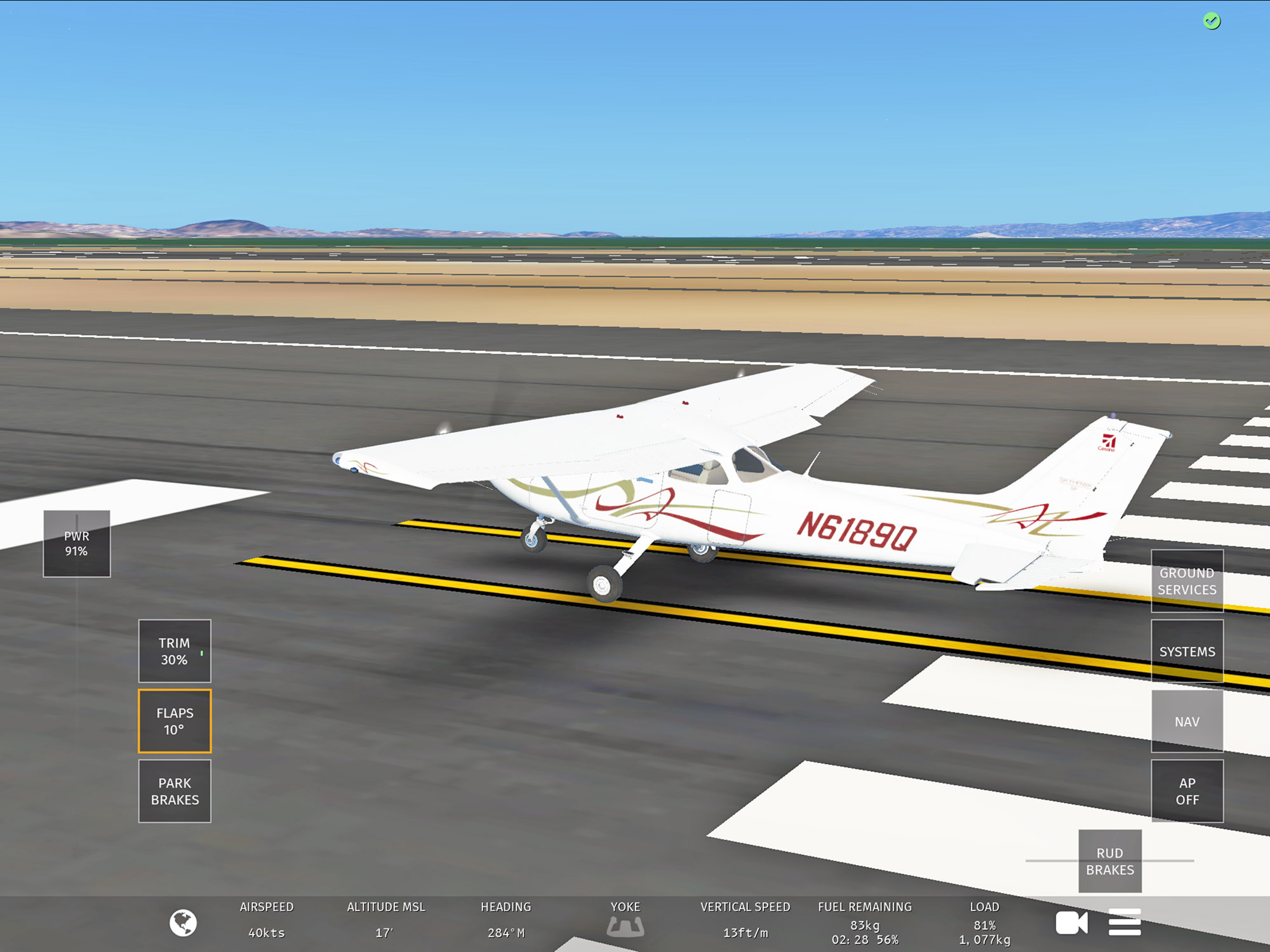
Task: Tap the VERTICAL SPEED status item
Action: (x=745, y=920)
